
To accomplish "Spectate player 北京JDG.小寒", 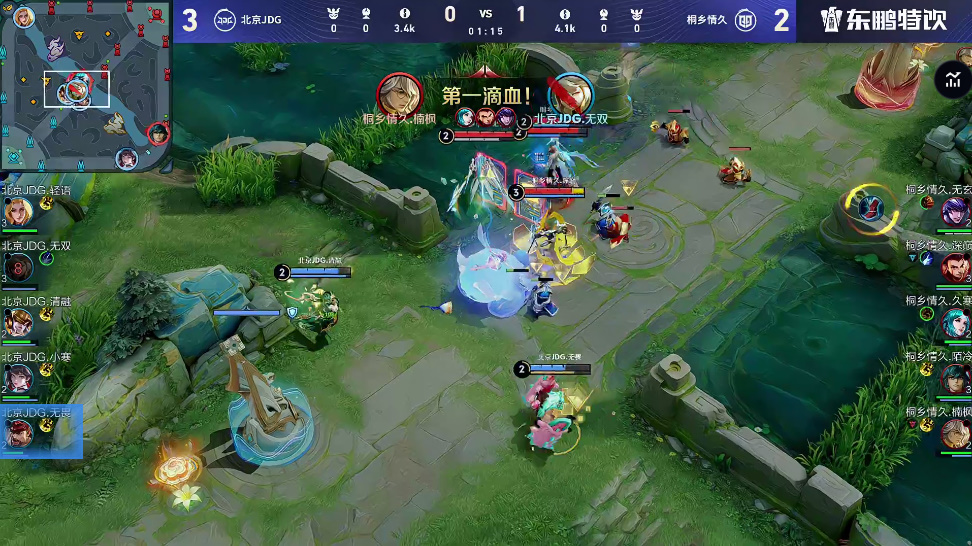I will (x=17, y=378).
